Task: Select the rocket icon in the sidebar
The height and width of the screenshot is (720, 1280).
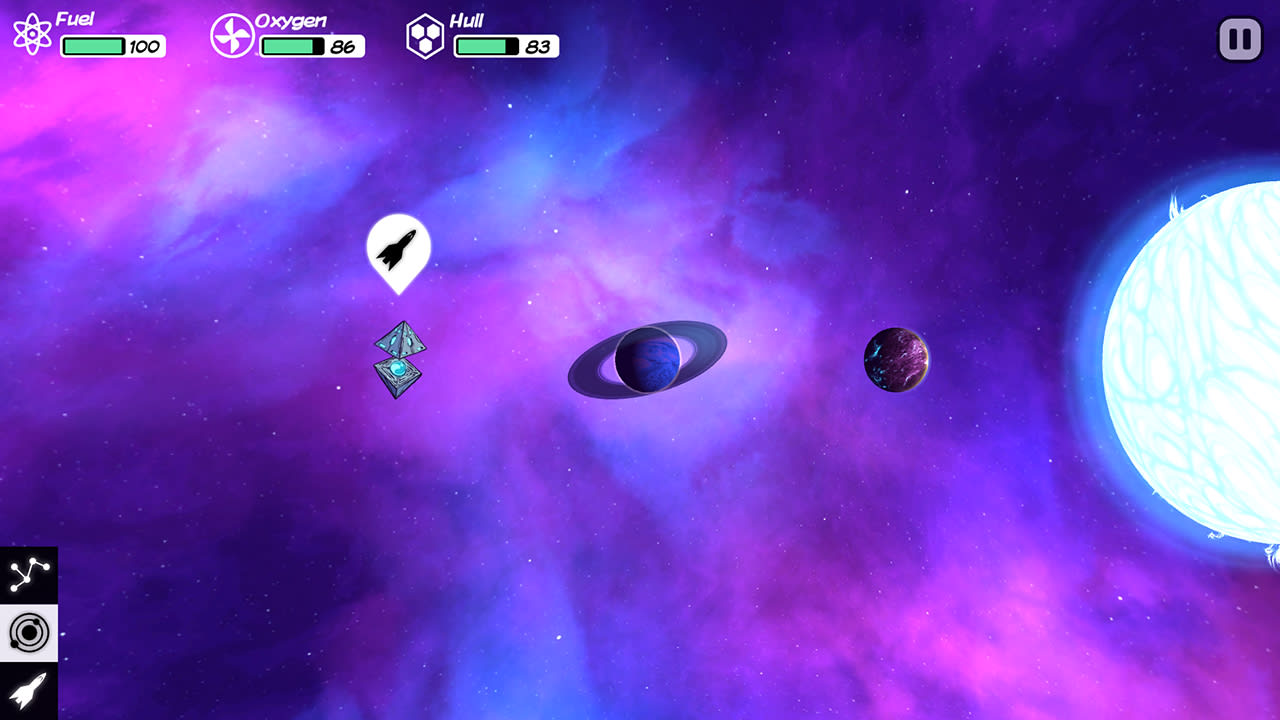Action: coord(30,692)
